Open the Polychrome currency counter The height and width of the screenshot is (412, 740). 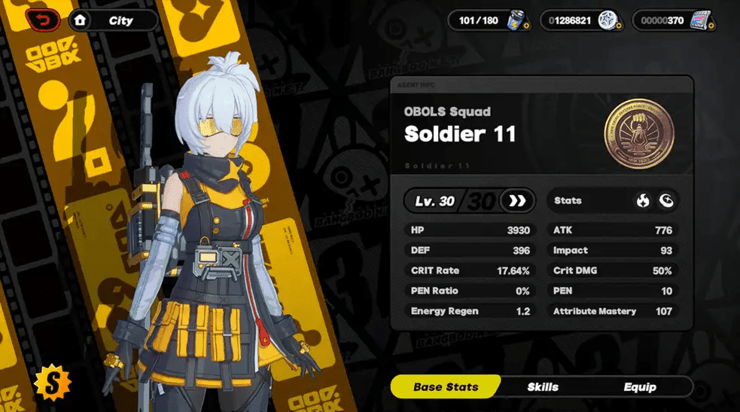673,20
